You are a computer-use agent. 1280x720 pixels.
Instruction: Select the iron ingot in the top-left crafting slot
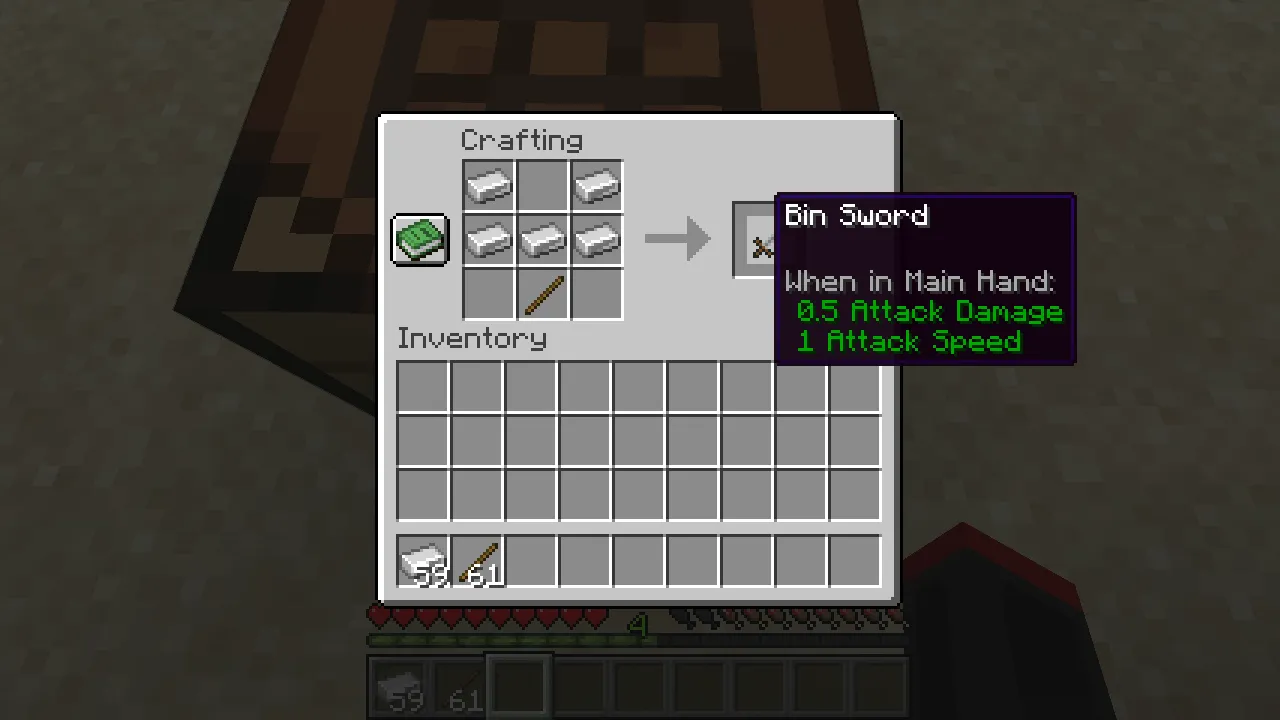click(489, 185)
